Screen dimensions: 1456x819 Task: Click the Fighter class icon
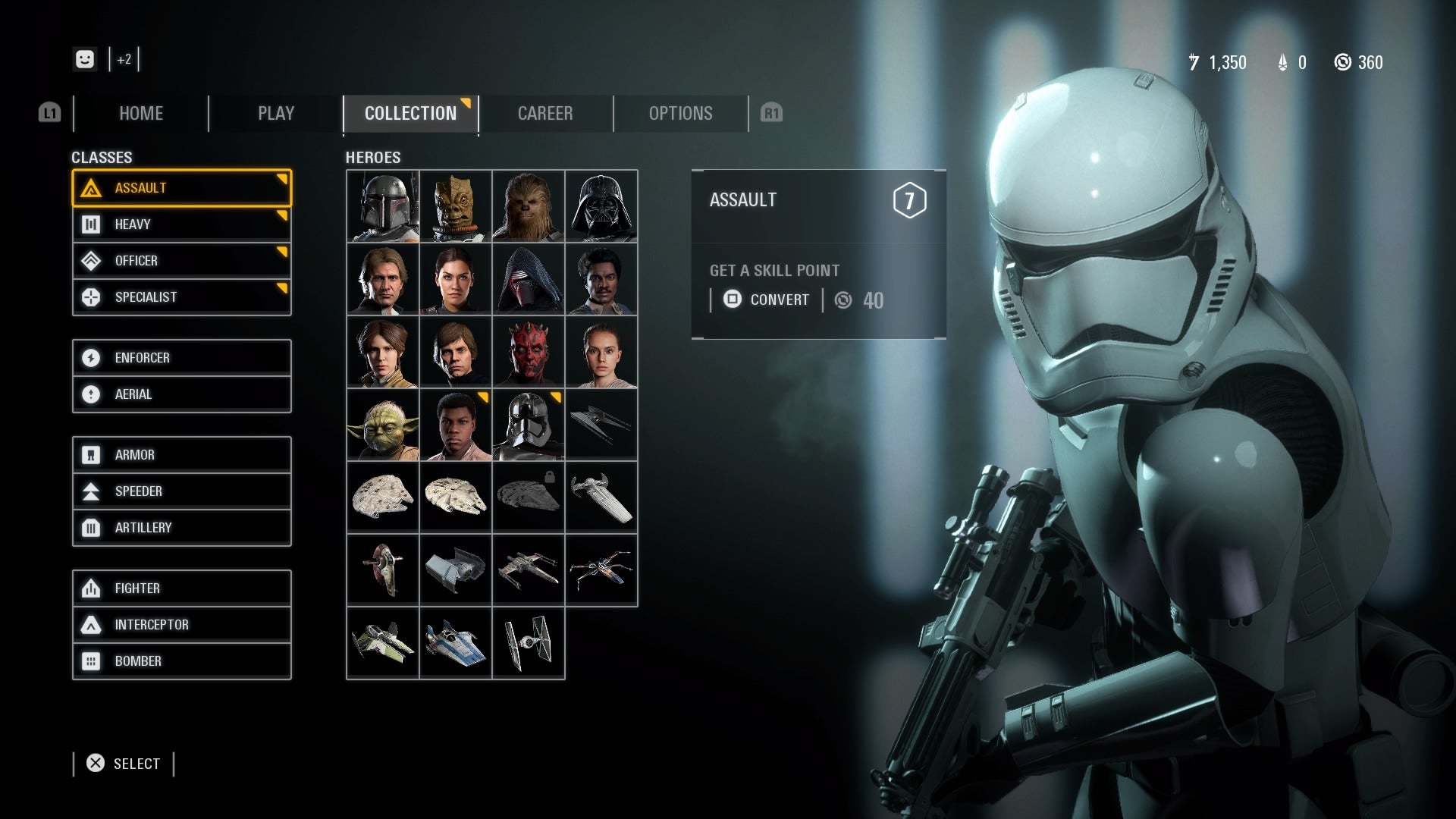point(93,588)
